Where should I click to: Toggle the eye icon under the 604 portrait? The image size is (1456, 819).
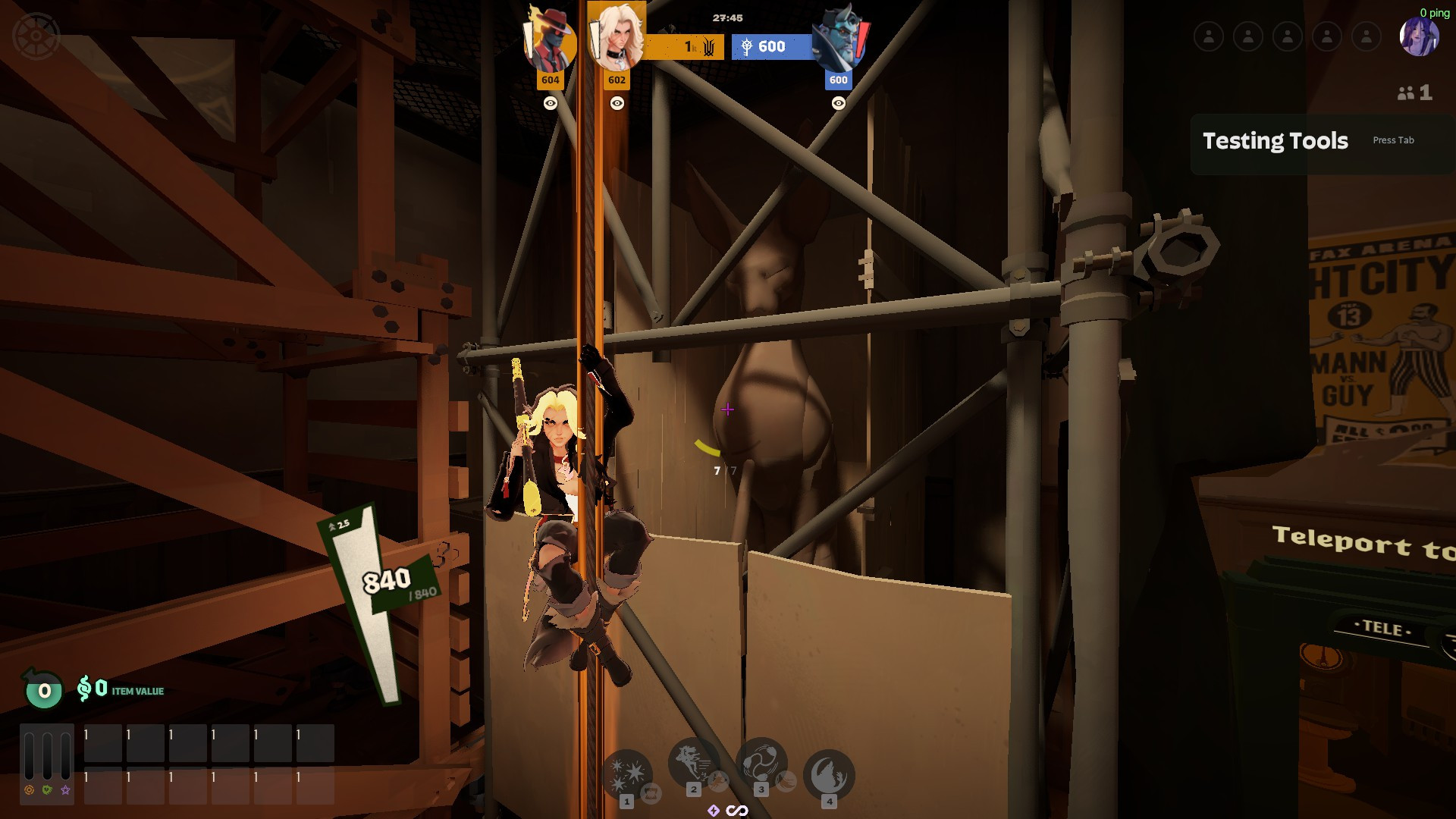point(551,103)
